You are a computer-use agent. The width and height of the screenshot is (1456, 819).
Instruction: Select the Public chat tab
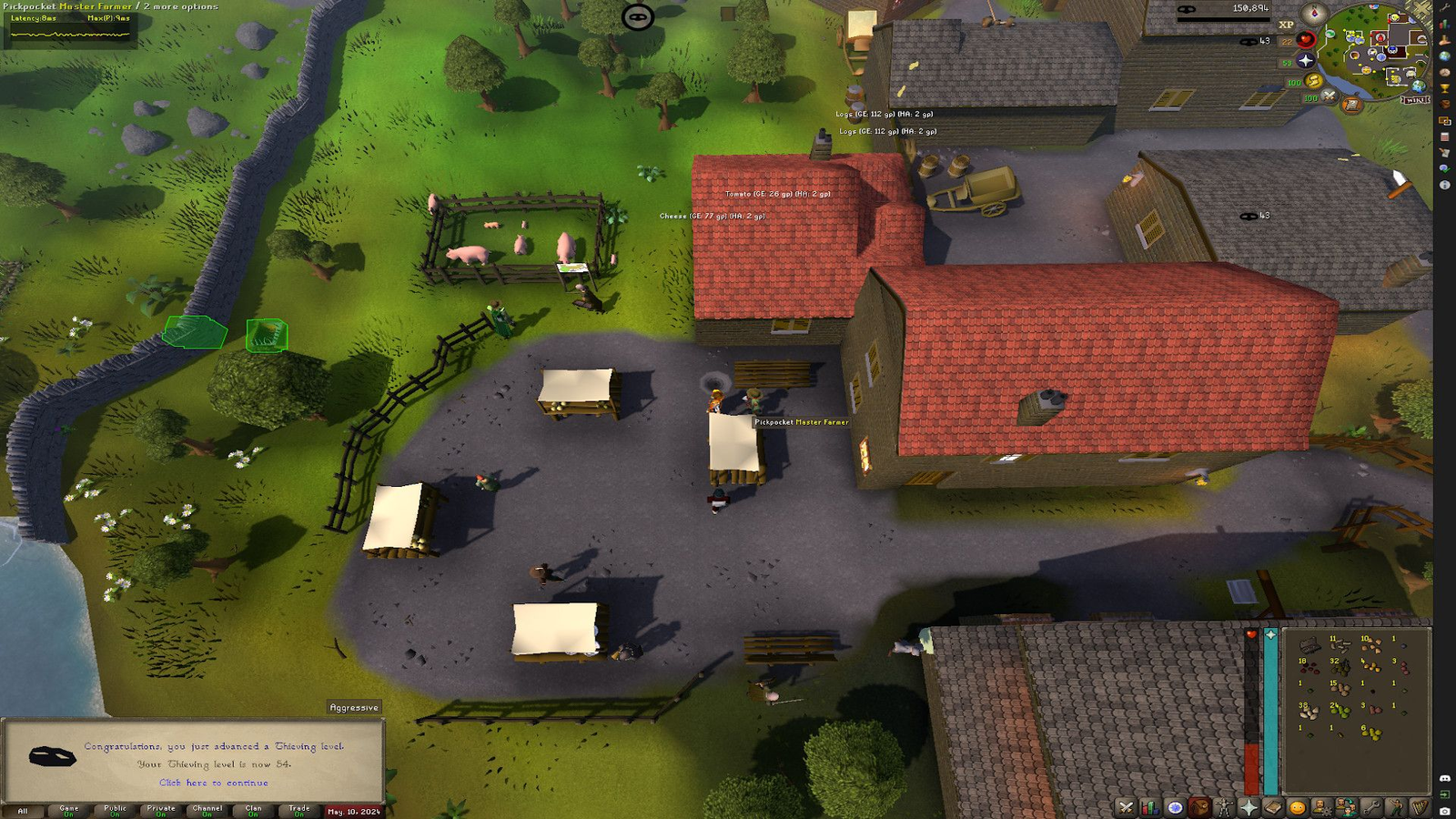[116, 810]
